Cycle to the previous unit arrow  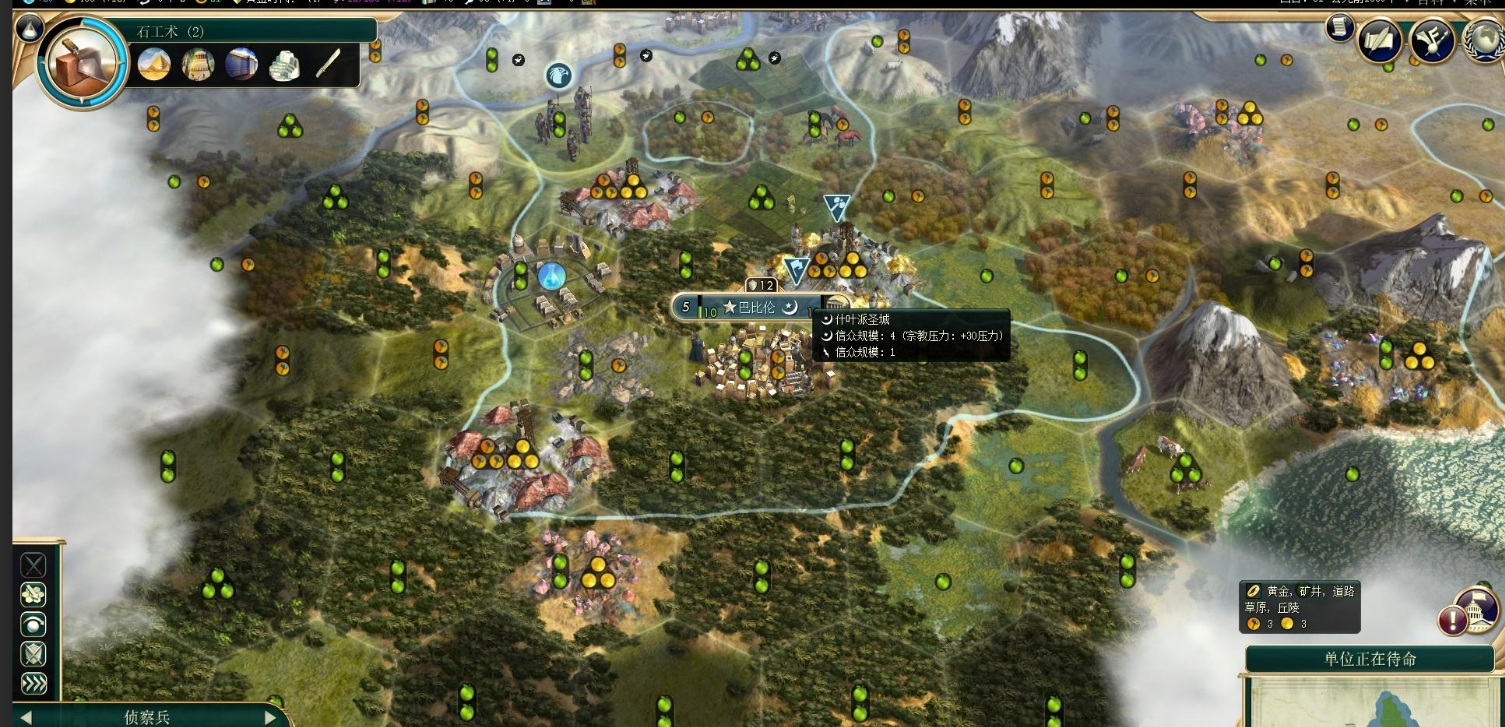(x=26, y=717)
